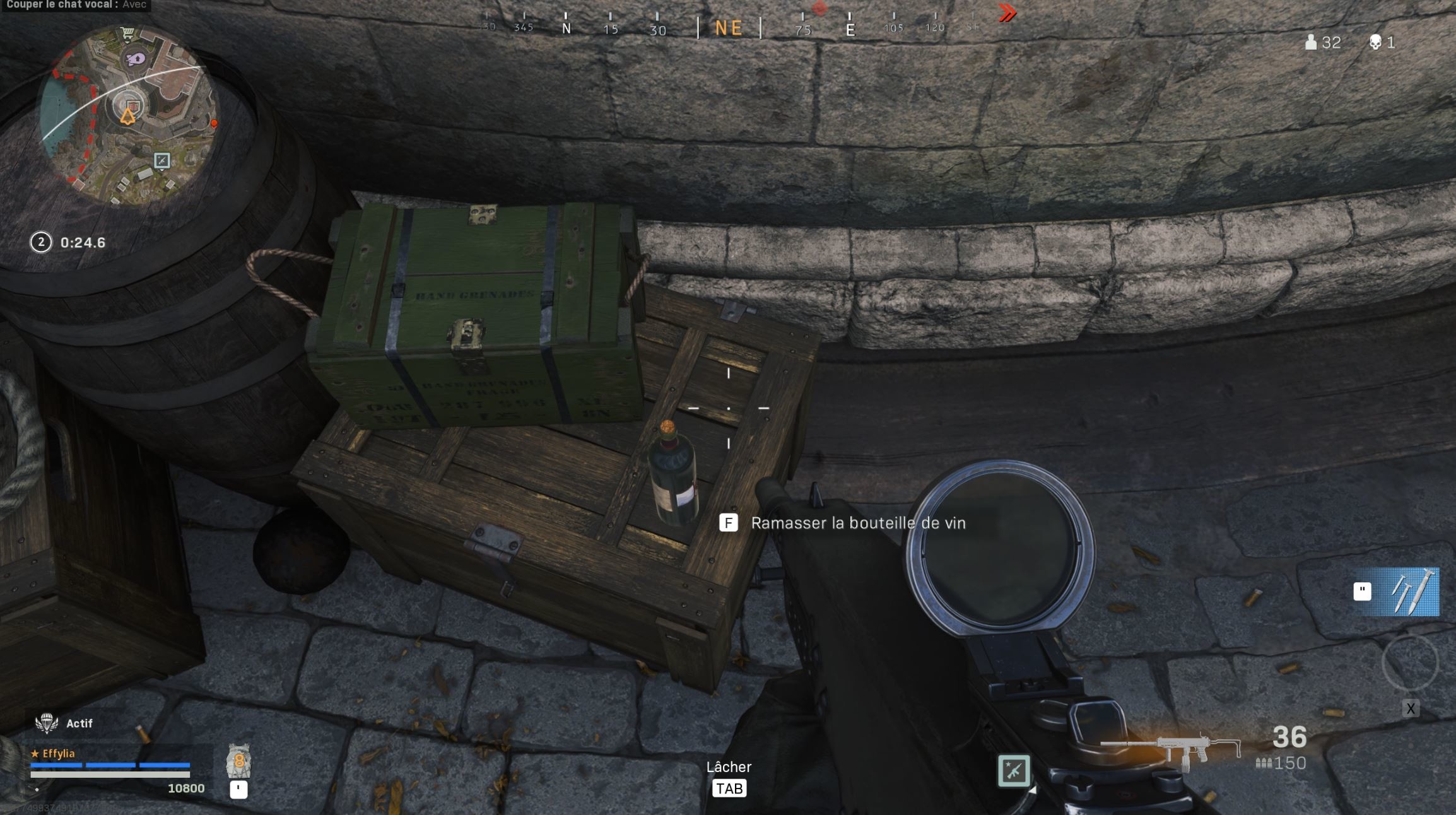Click the F key prompt to interact
1456x815 pixels.
[x=729, y=523]
